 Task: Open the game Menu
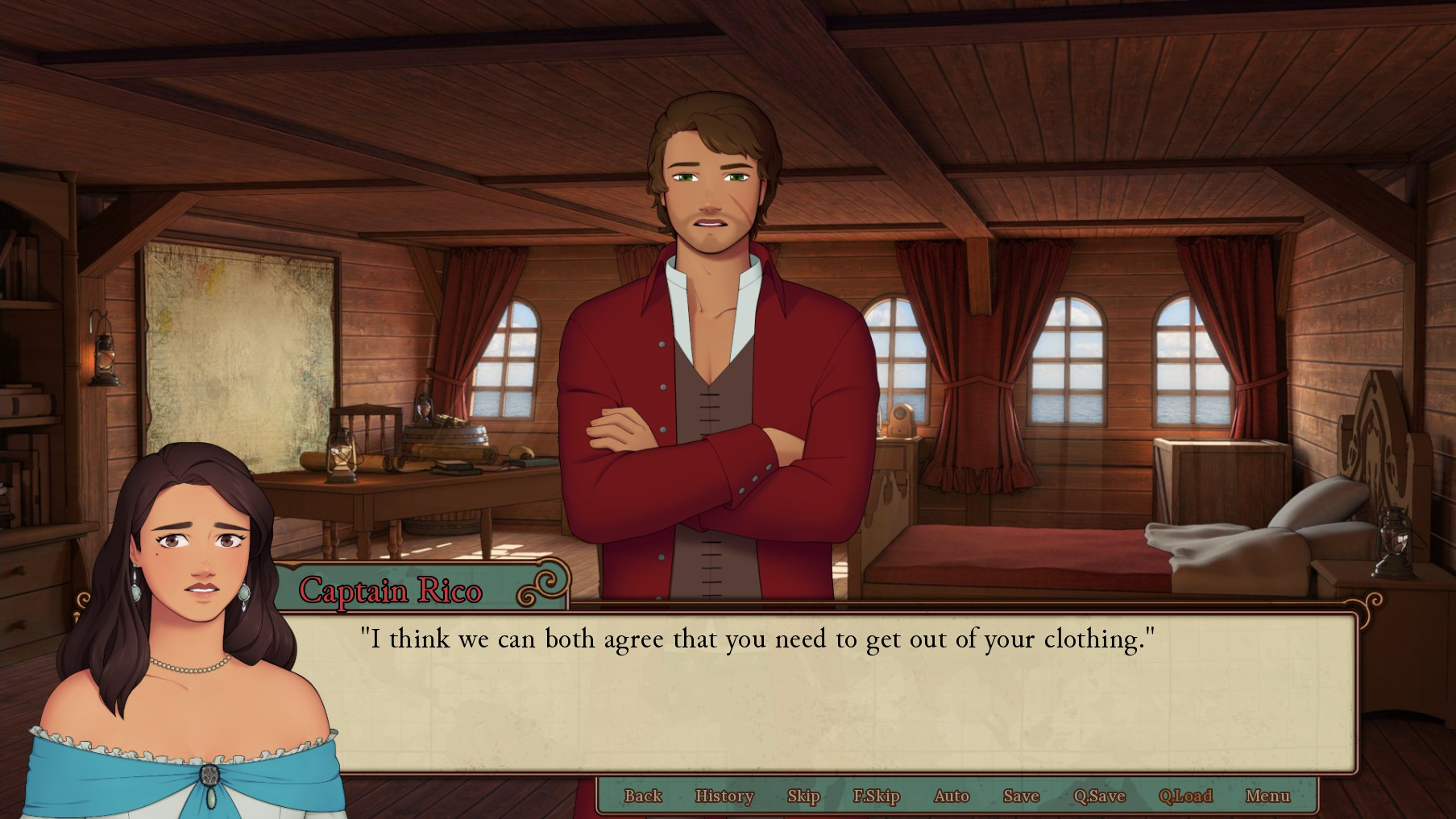[x=1267, y=796]
